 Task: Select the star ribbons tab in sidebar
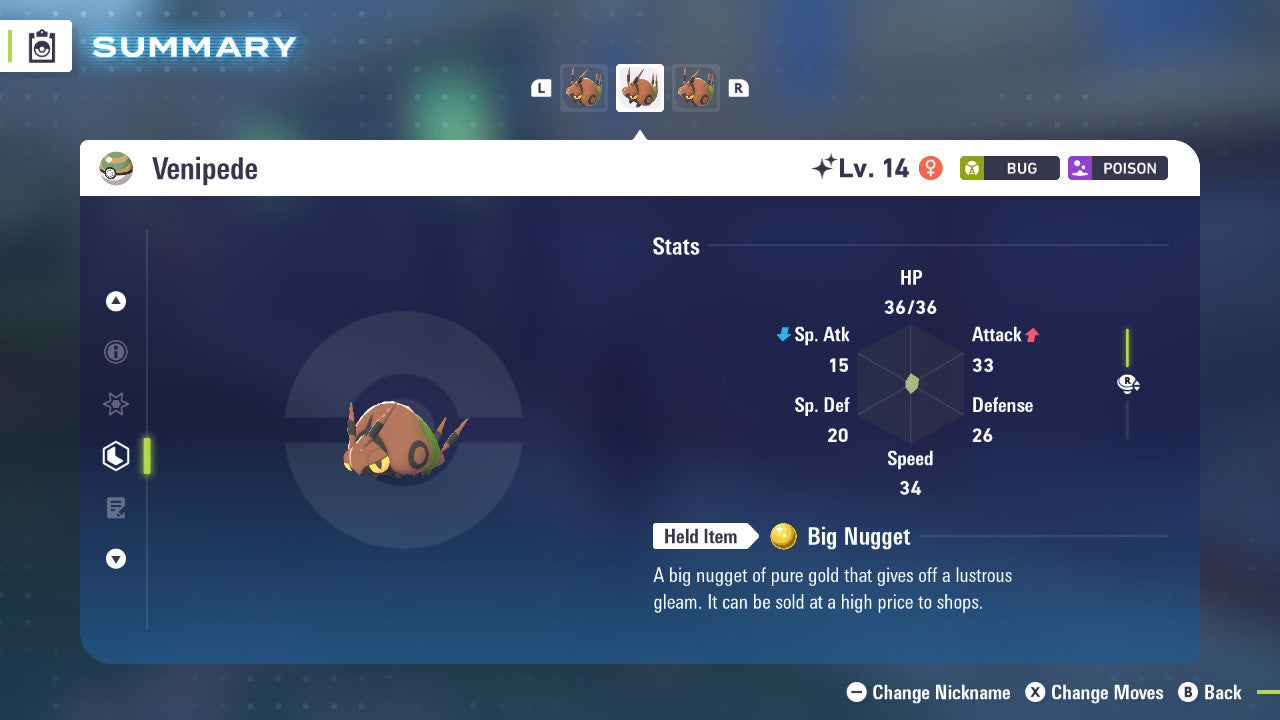pyautogui.click(x=116, y=404)
